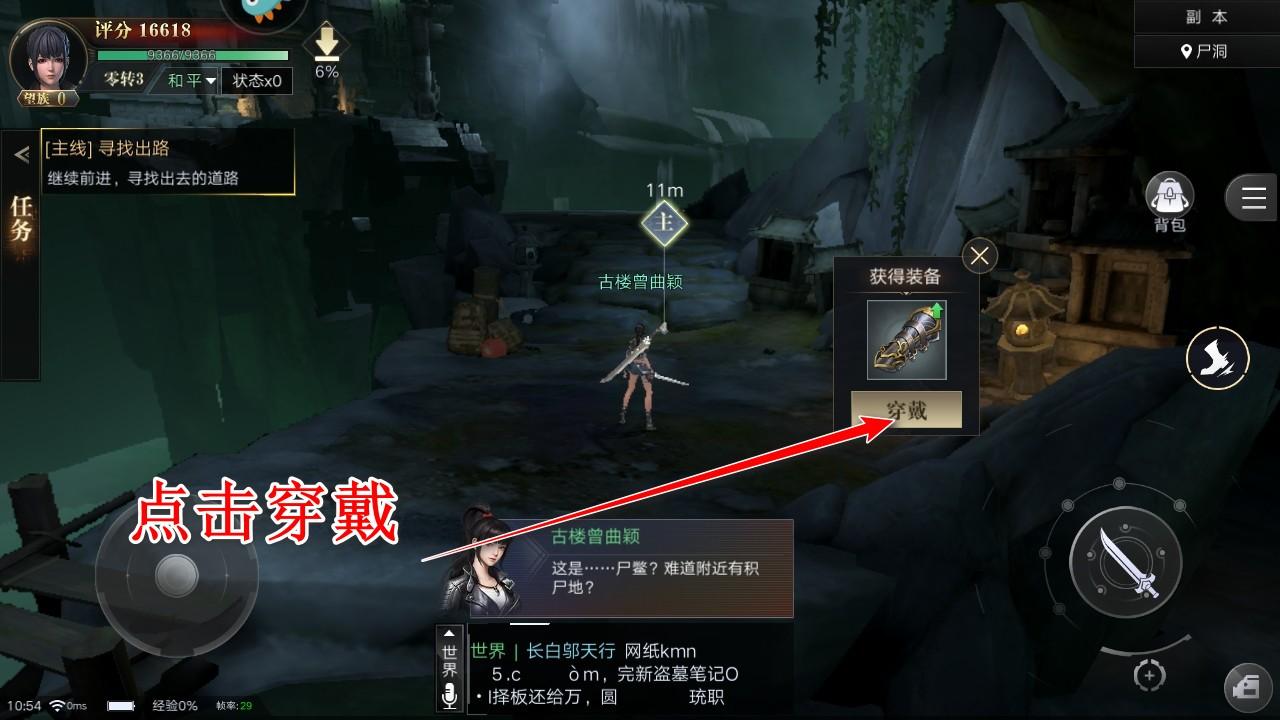Open the camera/screenshot icon at bottom right
The width and height of the screenshot is (1280, 720).
[x=1246, y=685]
